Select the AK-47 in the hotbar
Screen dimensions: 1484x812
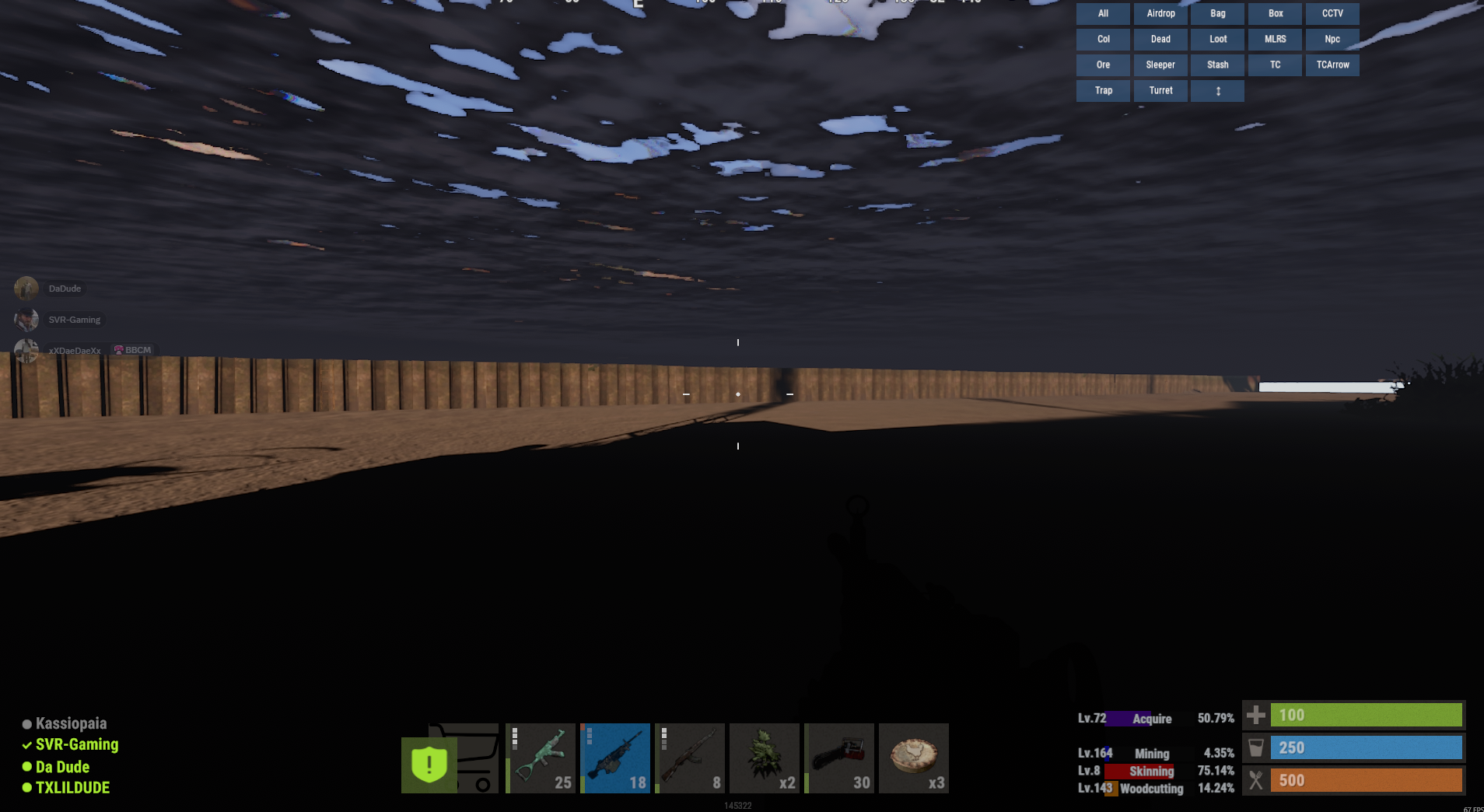(x=540, y=758)
